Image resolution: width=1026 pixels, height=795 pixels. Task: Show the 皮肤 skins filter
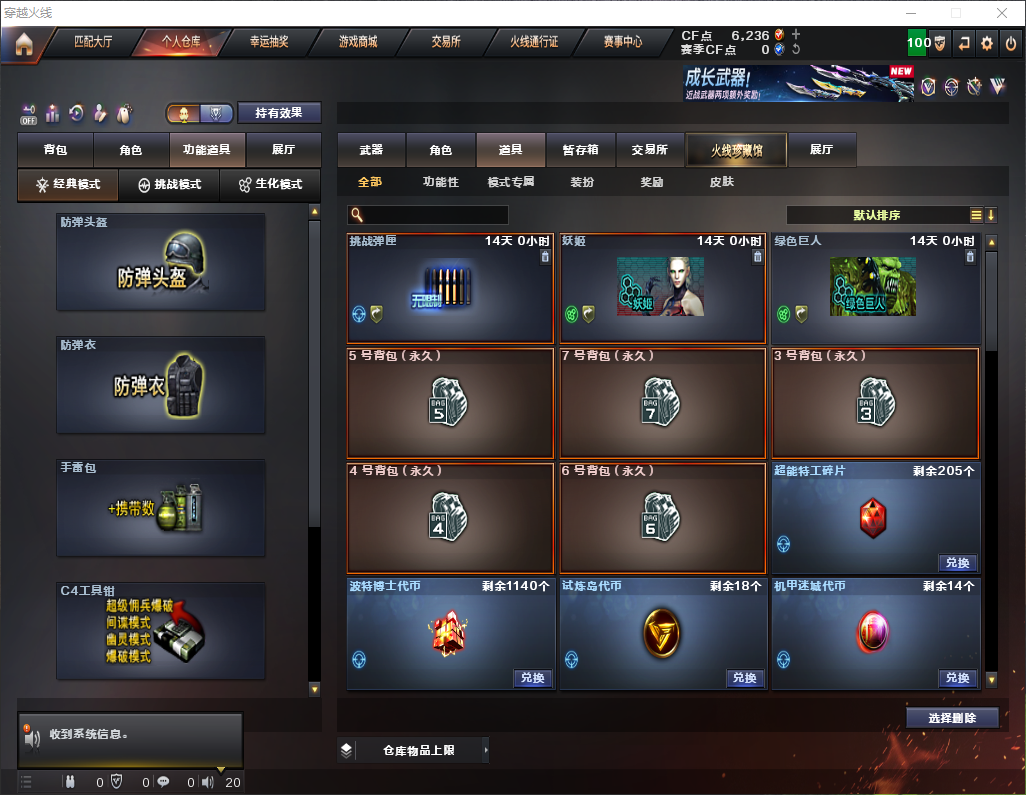(x=721, y=183)
